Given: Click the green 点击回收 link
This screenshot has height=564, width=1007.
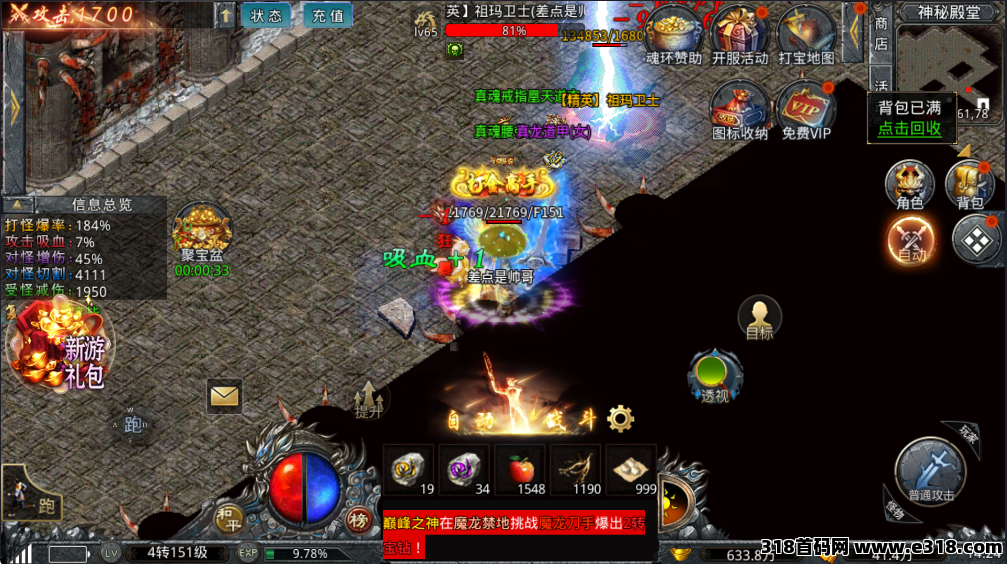Looking at the screenshot, I should click(909, 128).
